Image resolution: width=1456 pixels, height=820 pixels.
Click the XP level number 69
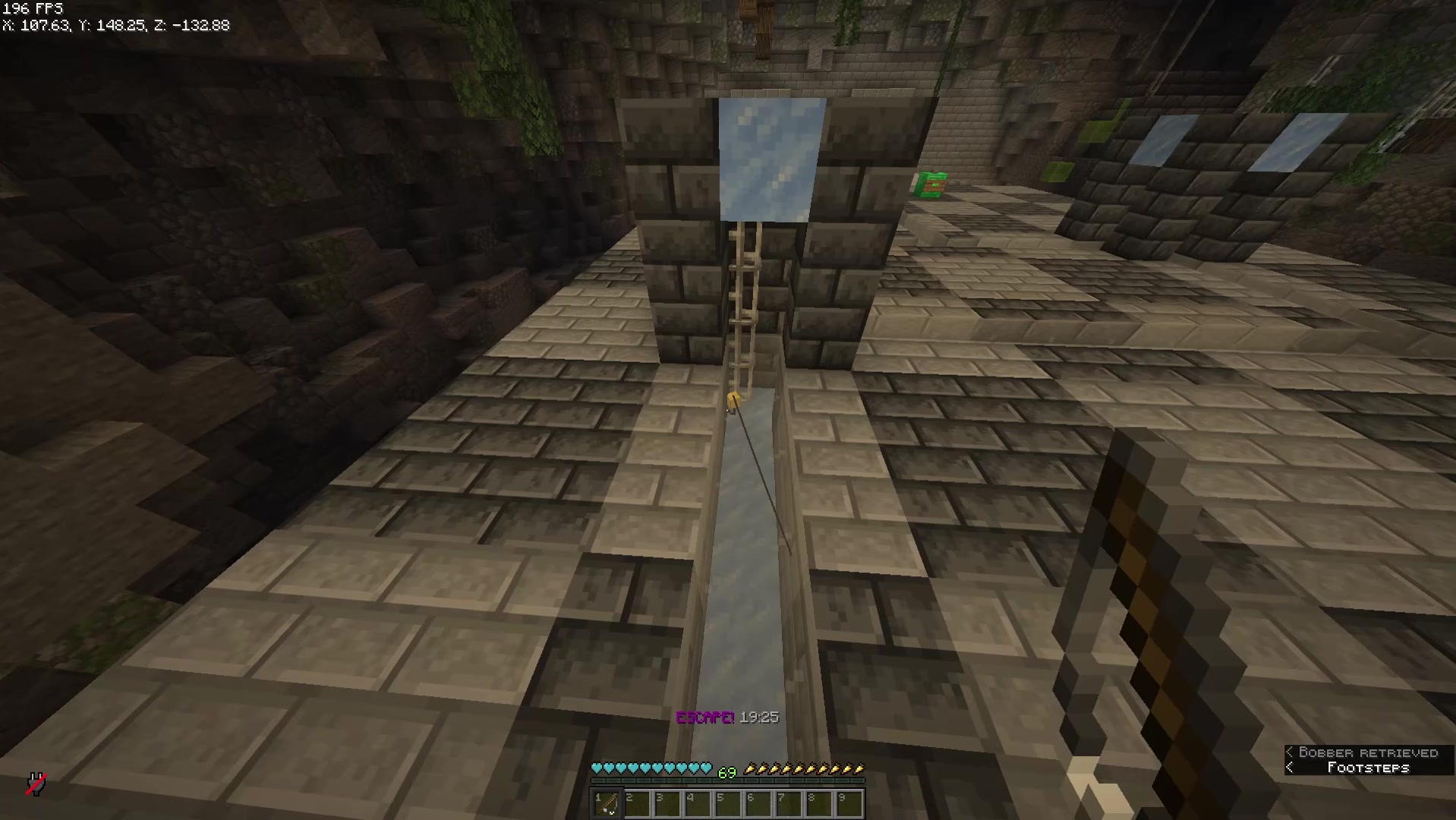pyautogui.click(x=727, y=772)
